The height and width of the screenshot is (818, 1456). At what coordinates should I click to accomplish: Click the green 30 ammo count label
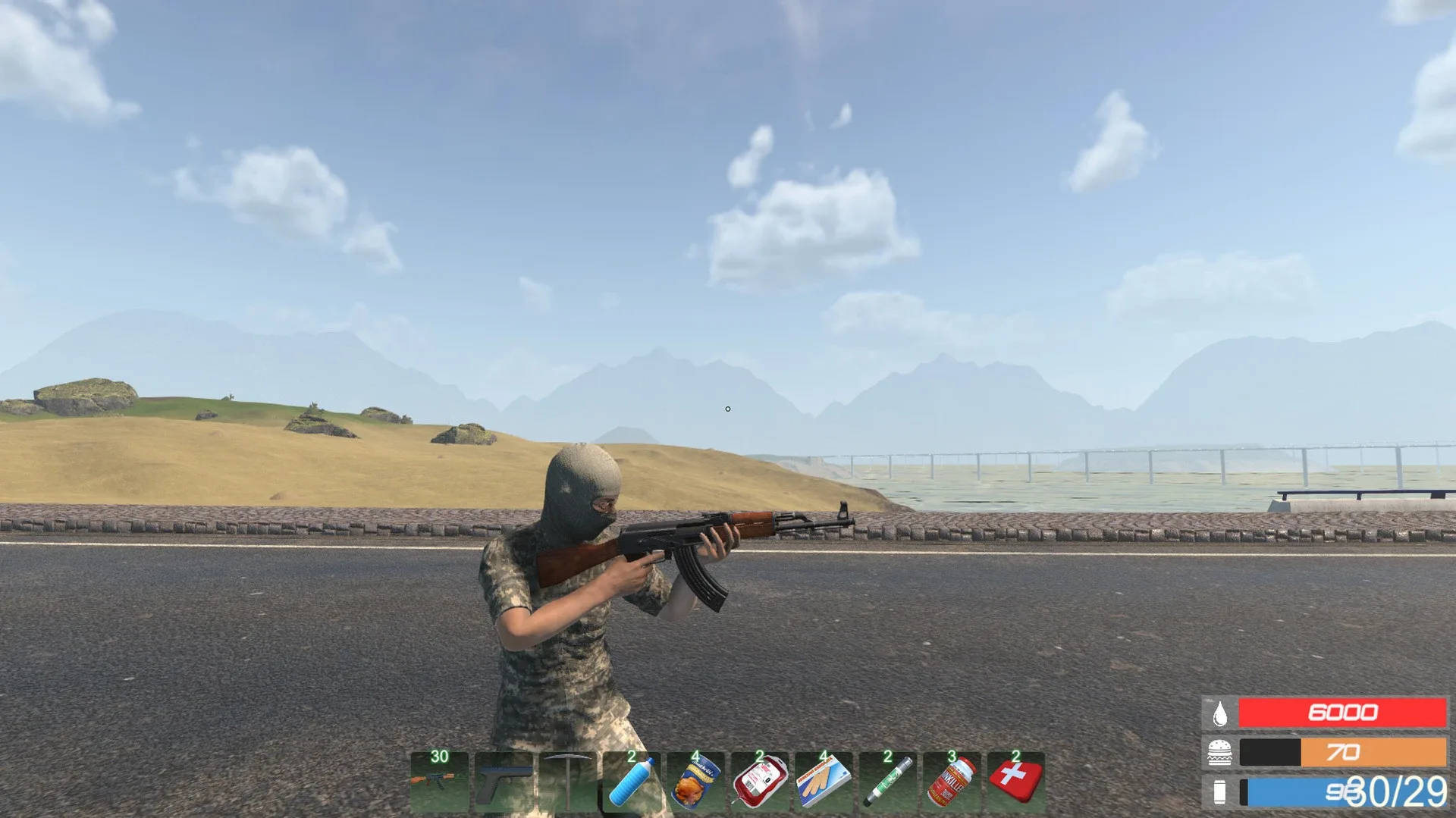[x=438, y=757]
